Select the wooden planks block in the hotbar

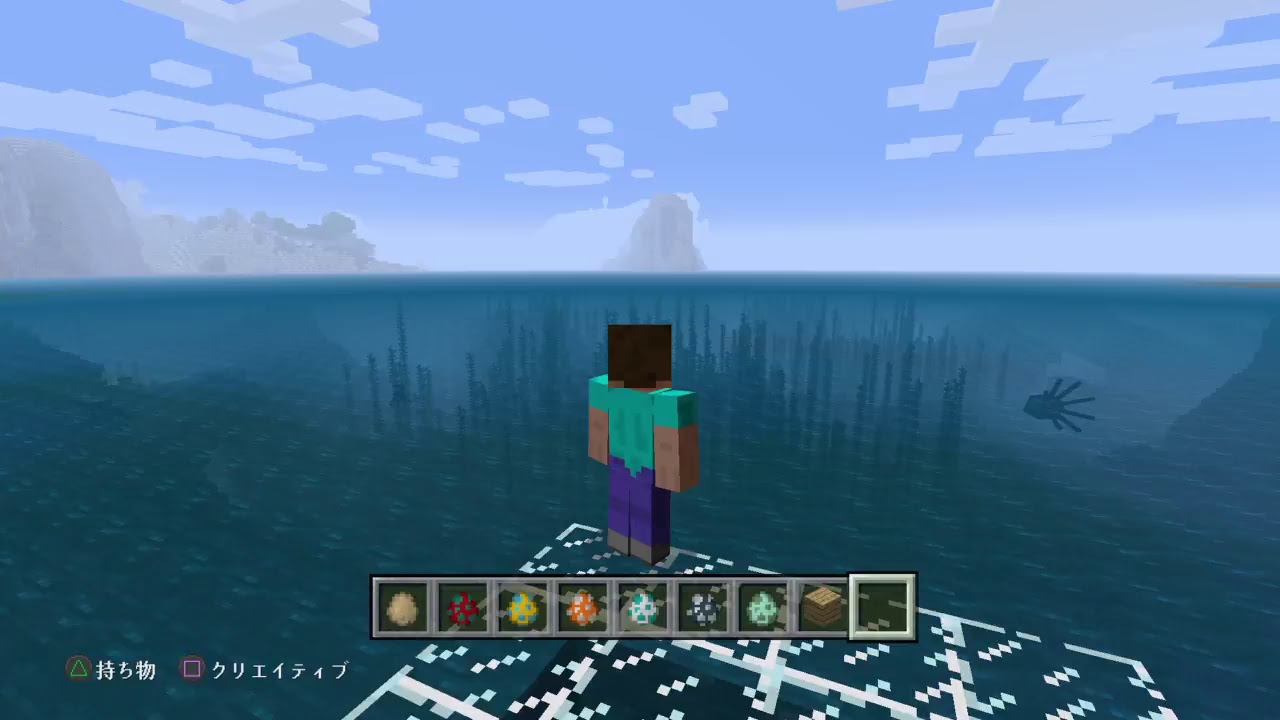pos(821,607)
